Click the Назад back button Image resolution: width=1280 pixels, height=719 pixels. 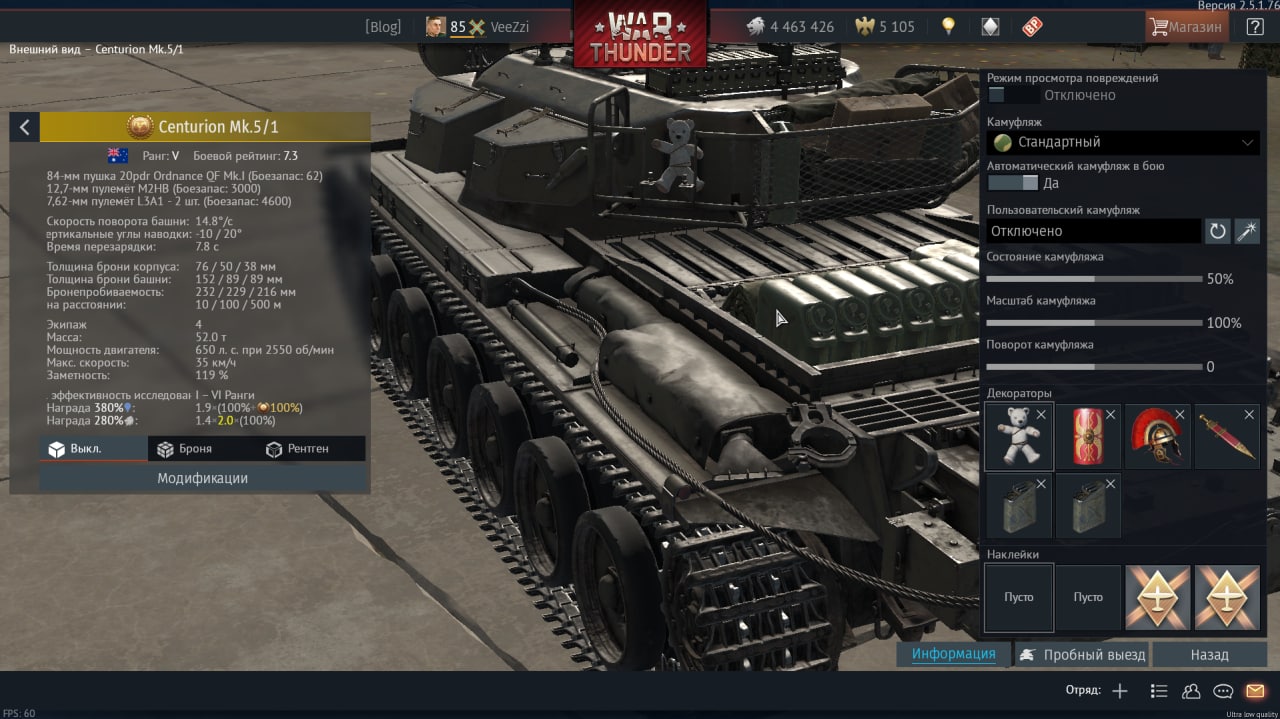[1209, 655]
